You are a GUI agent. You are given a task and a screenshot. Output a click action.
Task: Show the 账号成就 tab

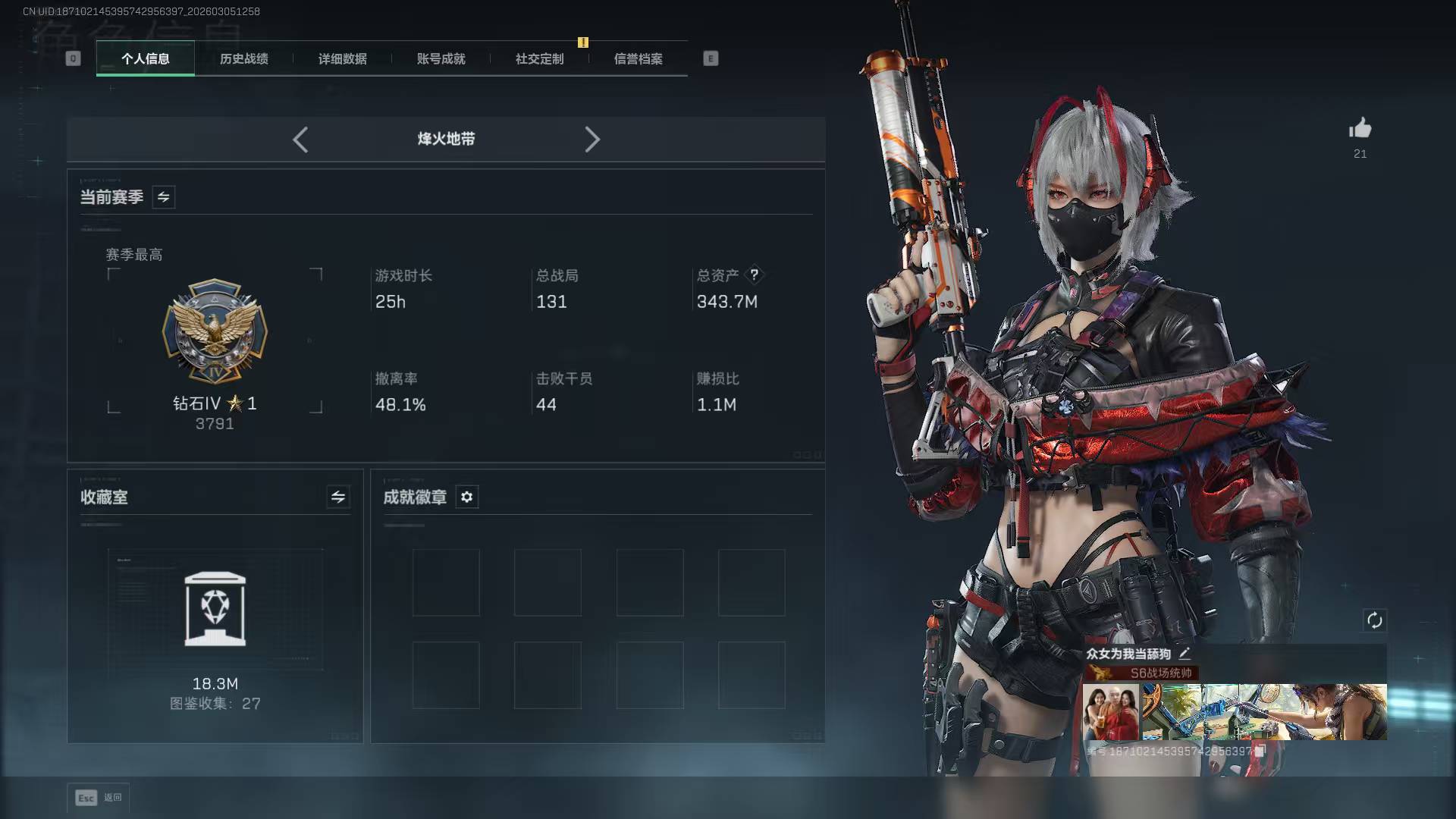pyautogui.click(x=441, y=59)
